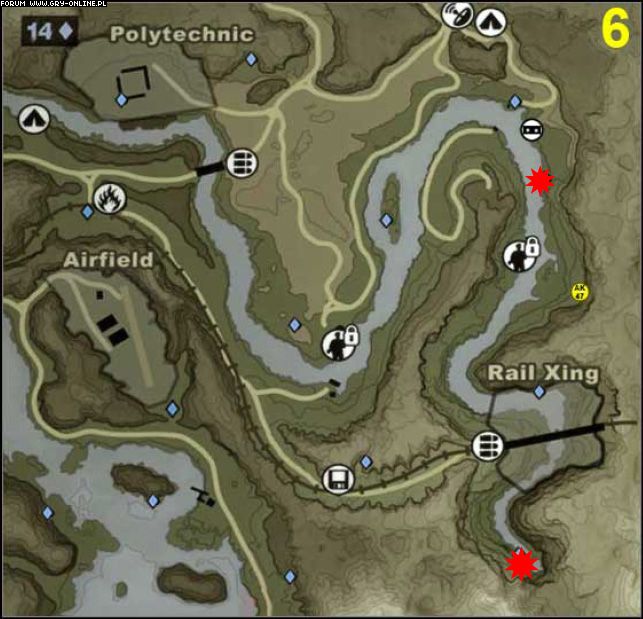Click the yellow AK 47 marker
Screen dimensions: 643x619
579,292
